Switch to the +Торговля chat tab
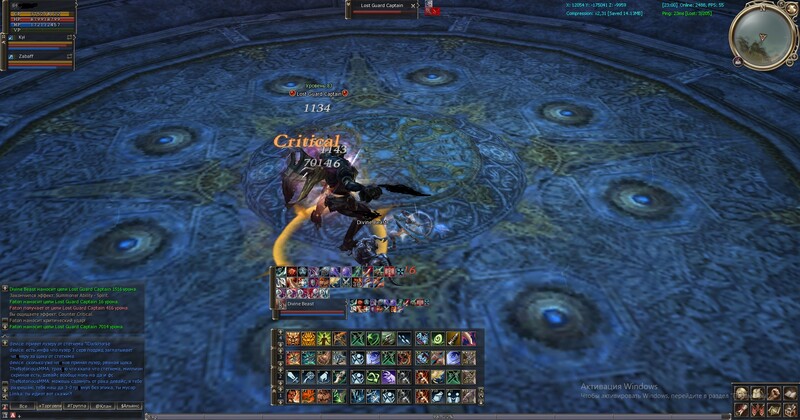Screen dimensions: 800x420 point(47,407)
